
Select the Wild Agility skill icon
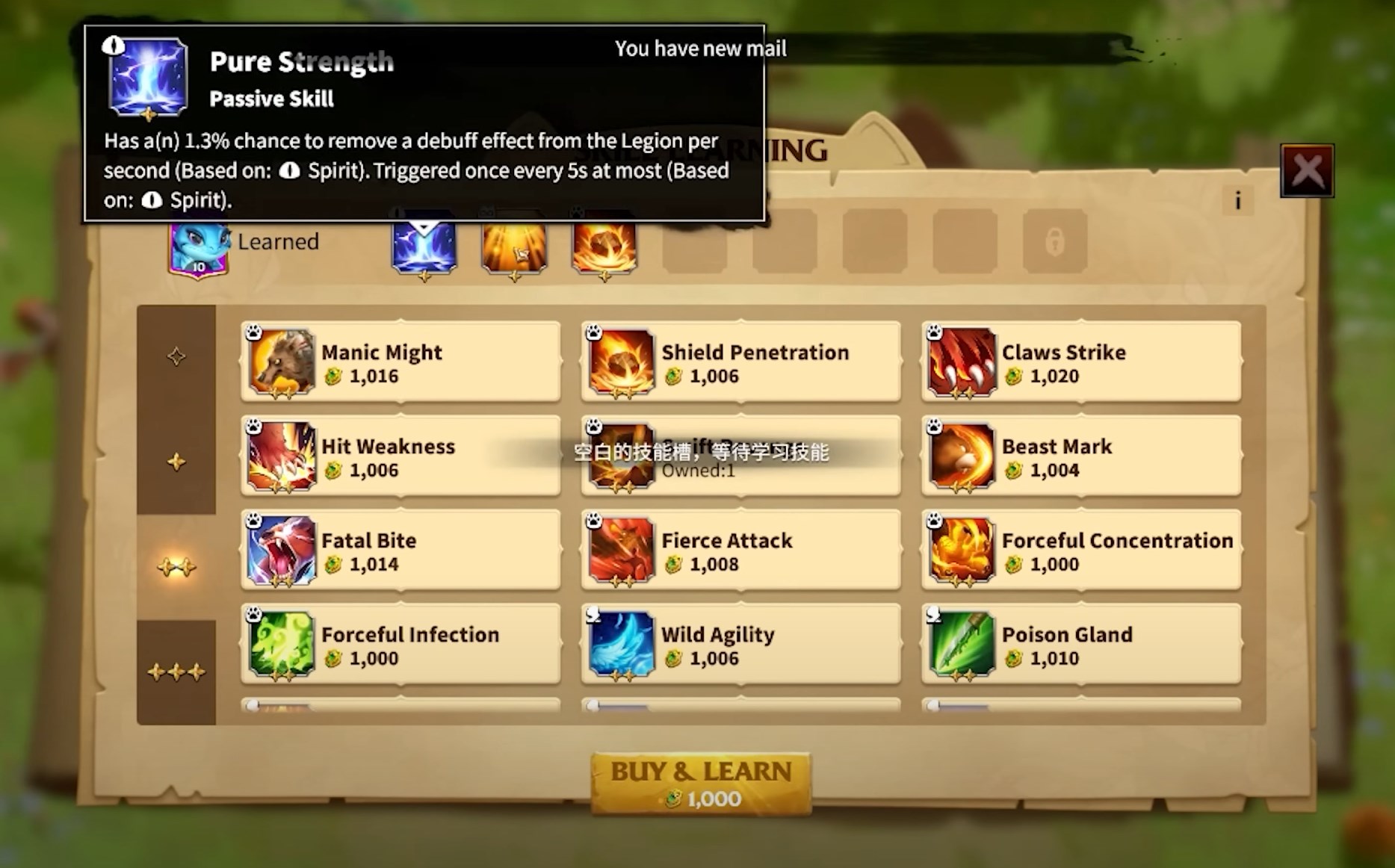(622, 645)
